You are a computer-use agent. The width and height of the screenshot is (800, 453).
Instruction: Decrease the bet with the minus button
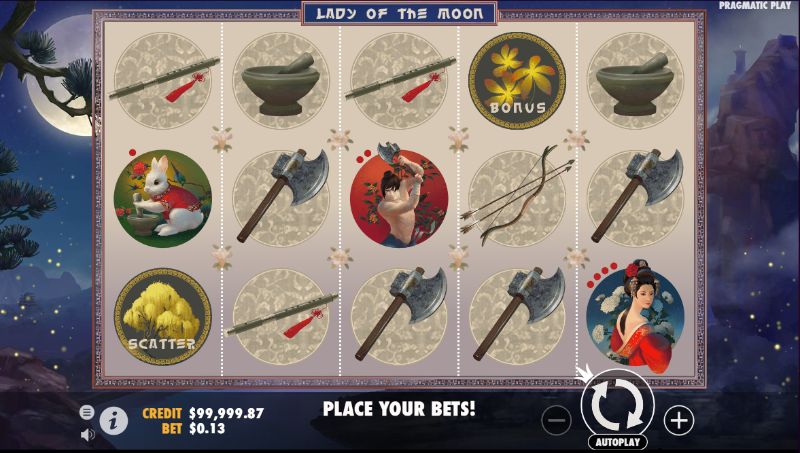pos(558,420)
